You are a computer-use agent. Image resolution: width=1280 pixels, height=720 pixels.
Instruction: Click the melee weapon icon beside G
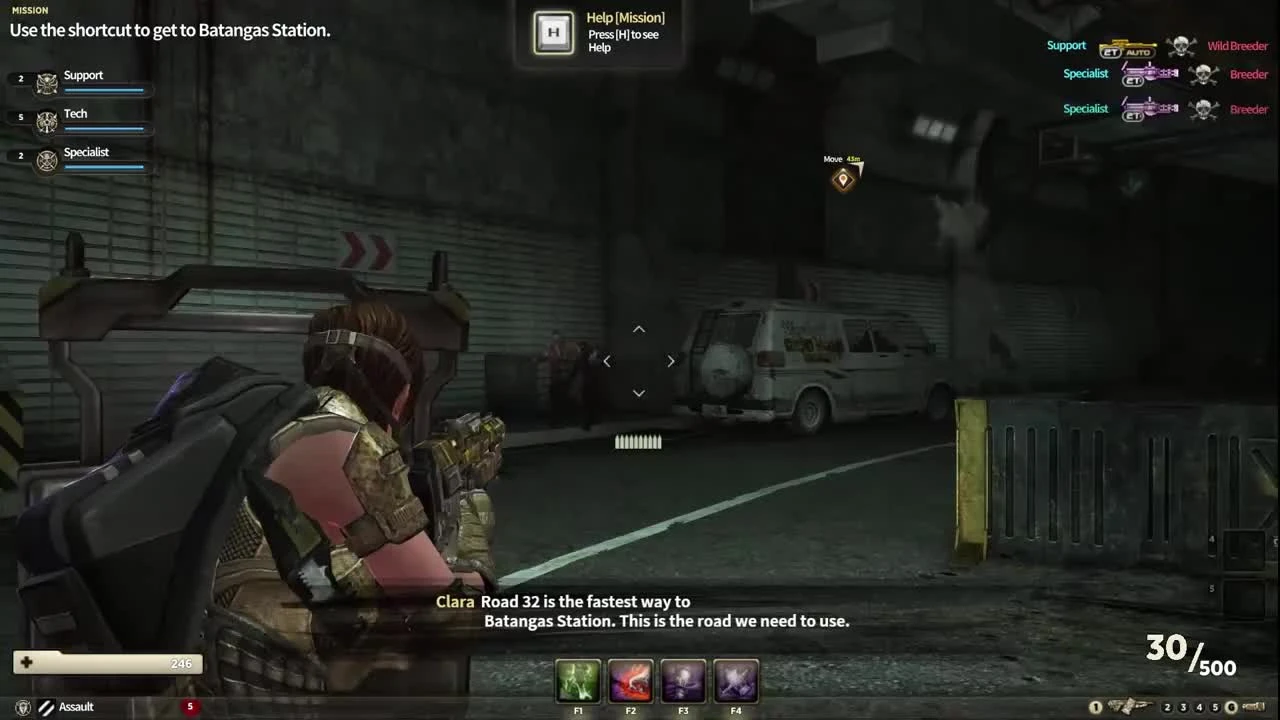coord(1253,706)
